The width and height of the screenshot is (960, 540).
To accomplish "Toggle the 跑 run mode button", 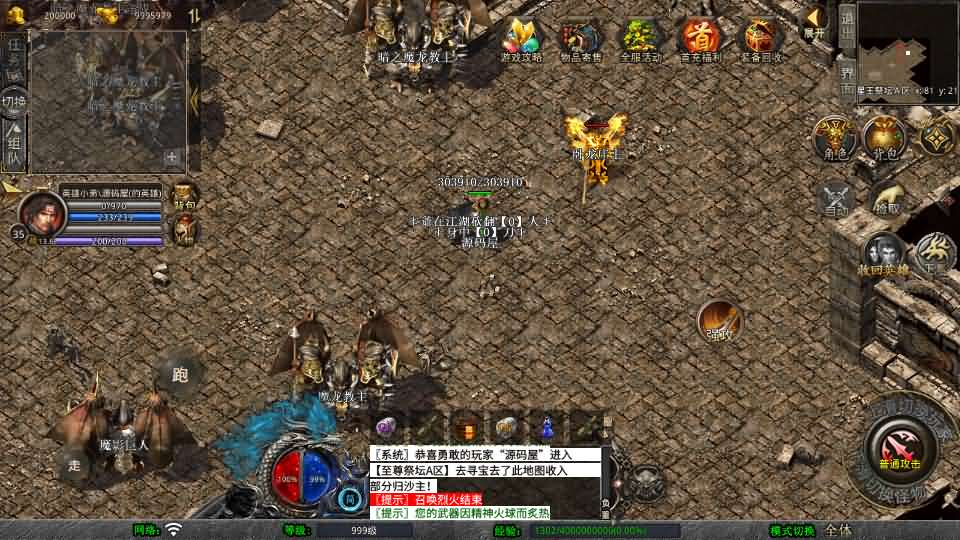I will [180, 376].
